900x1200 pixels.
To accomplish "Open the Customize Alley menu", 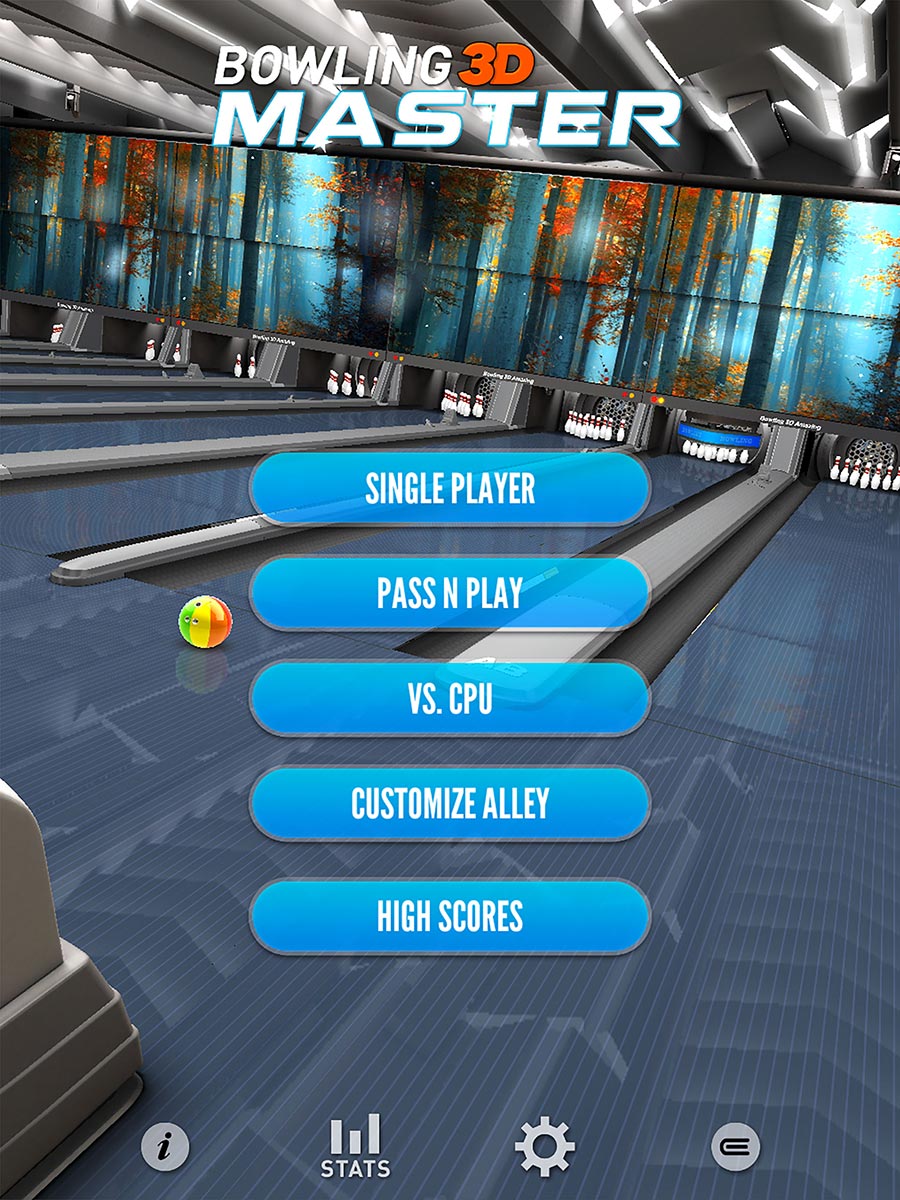I will coord(450,804).
